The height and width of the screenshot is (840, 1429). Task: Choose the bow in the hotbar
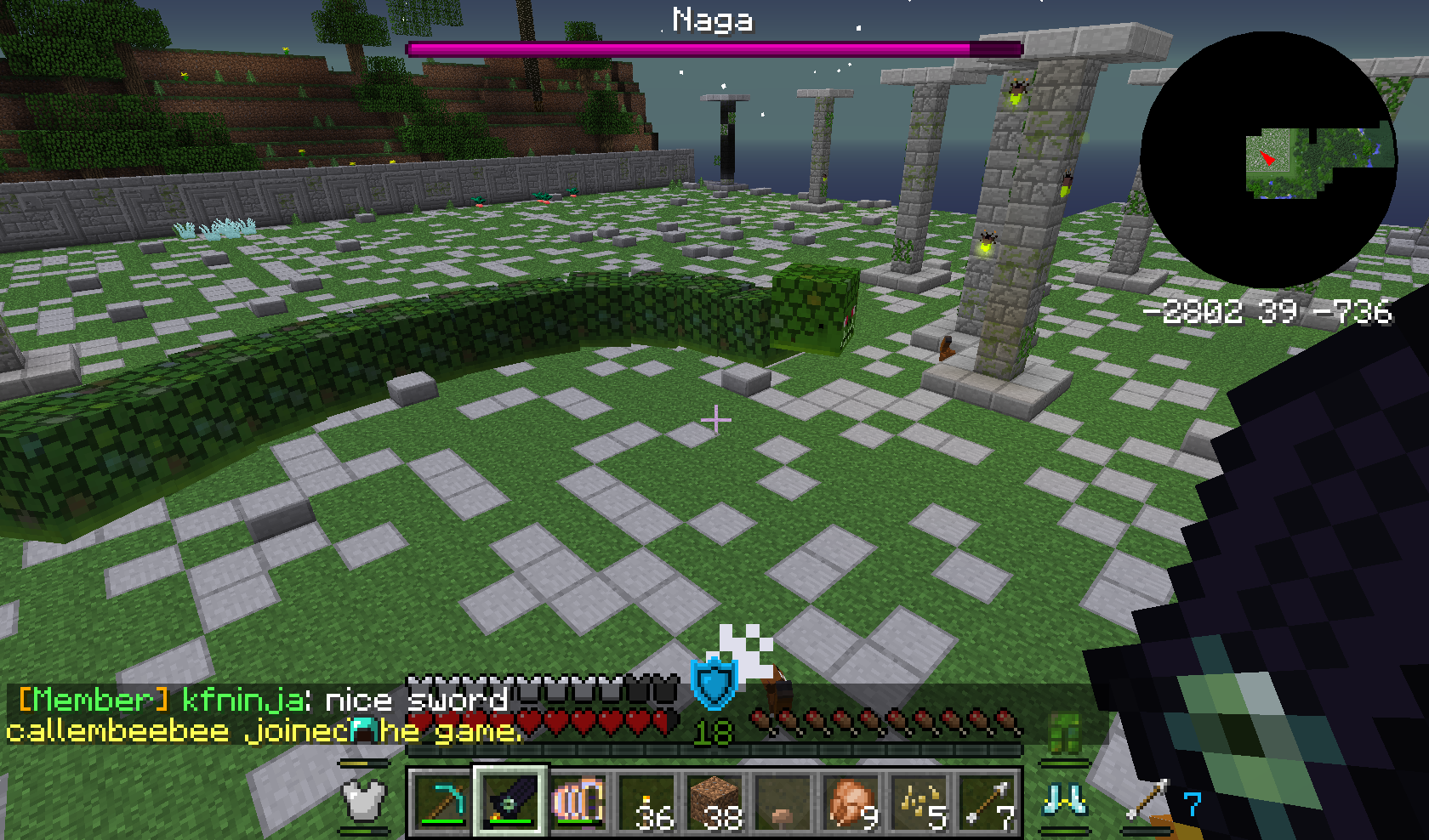[578, 802]
